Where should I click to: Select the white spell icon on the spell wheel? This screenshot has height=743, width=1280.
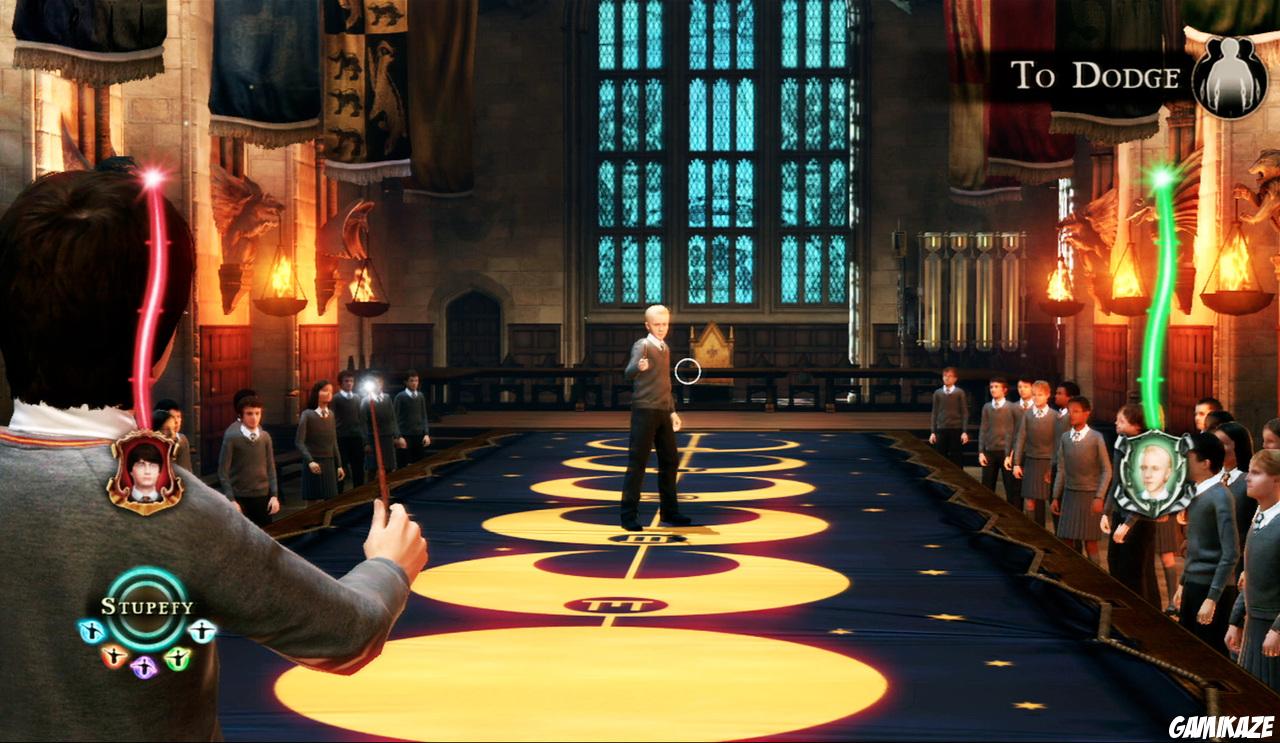coord(201,631)
